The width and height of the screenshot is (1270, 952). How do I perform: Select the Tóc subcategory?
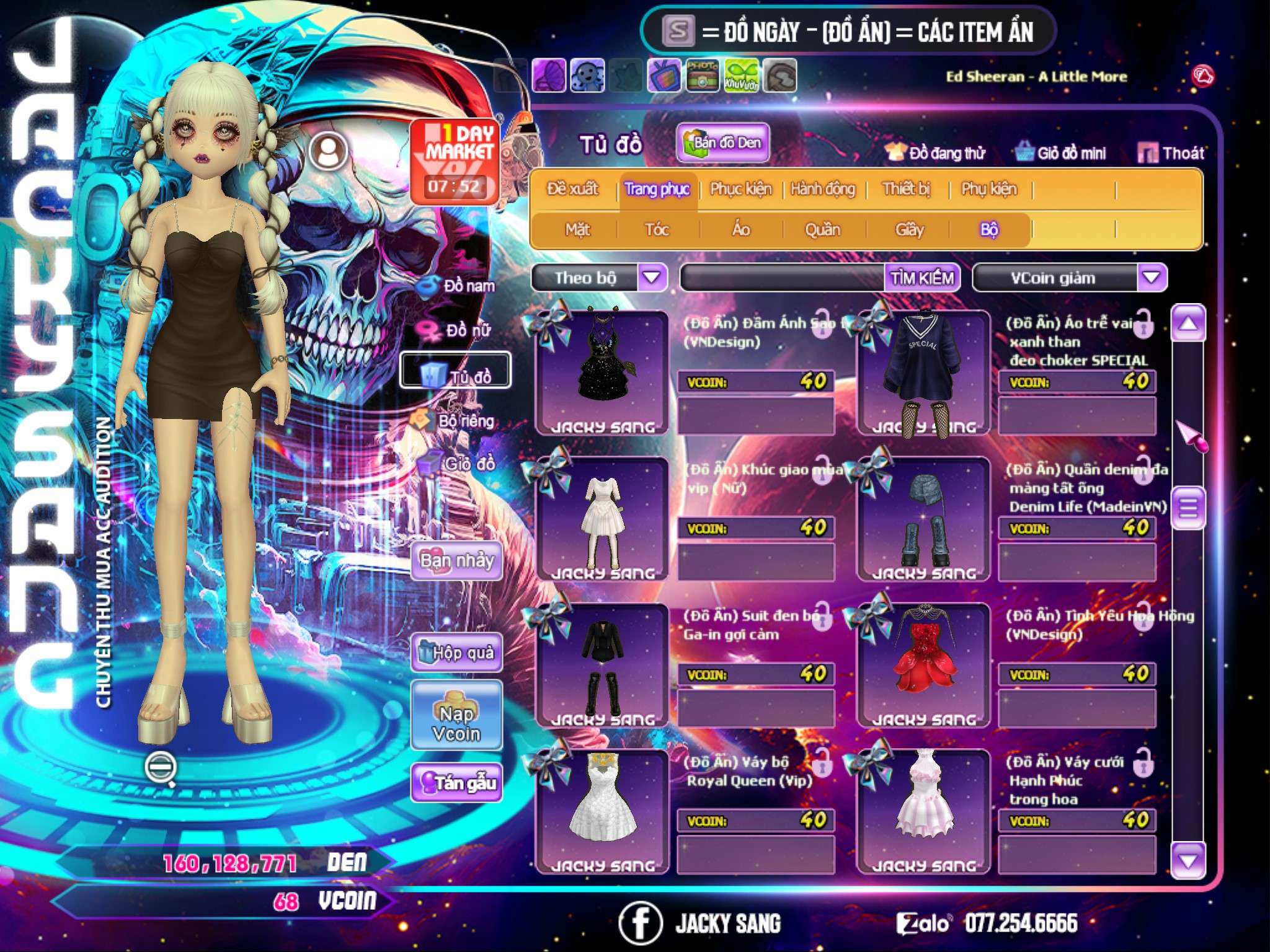coord(657,230)
